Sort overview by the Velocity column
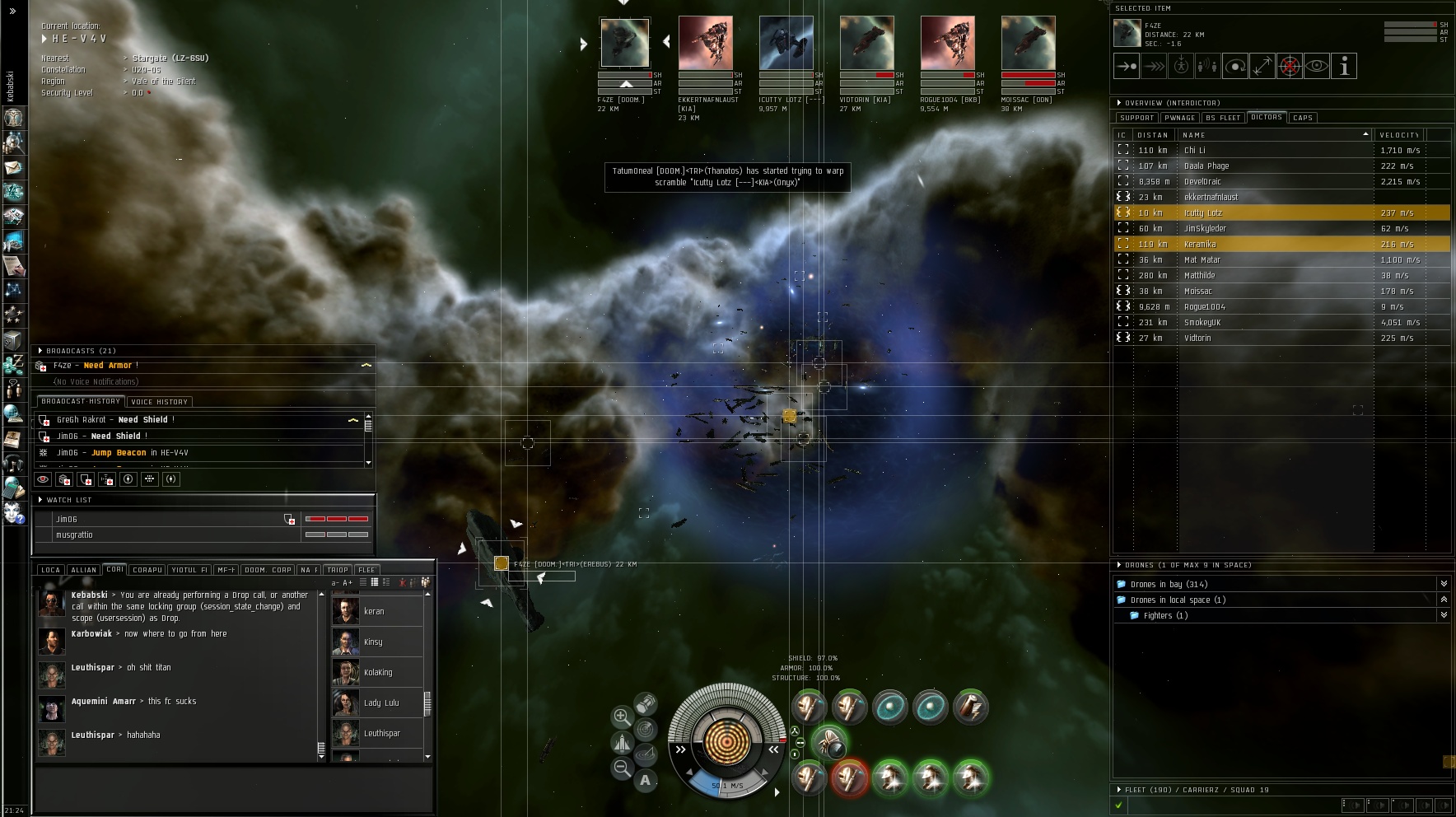The width and height of the screenshot is (1456, 817). coord(1399,135)
